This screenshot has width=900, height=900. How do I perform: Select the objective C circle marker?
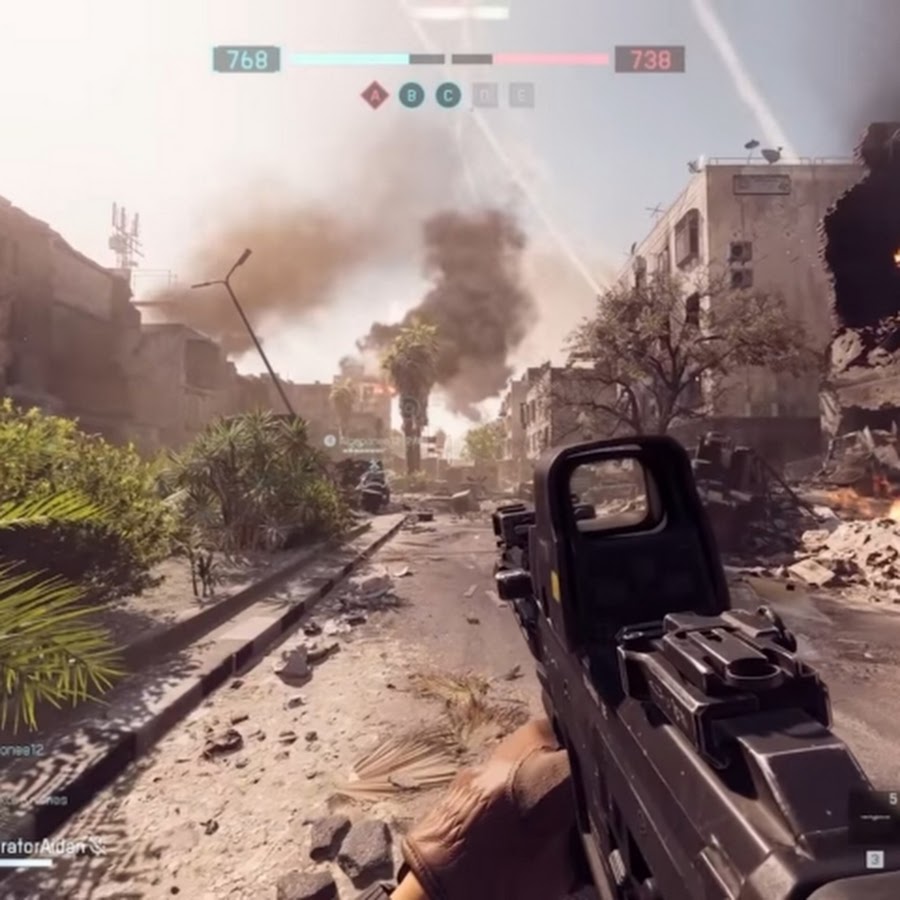tap(448, 95)
